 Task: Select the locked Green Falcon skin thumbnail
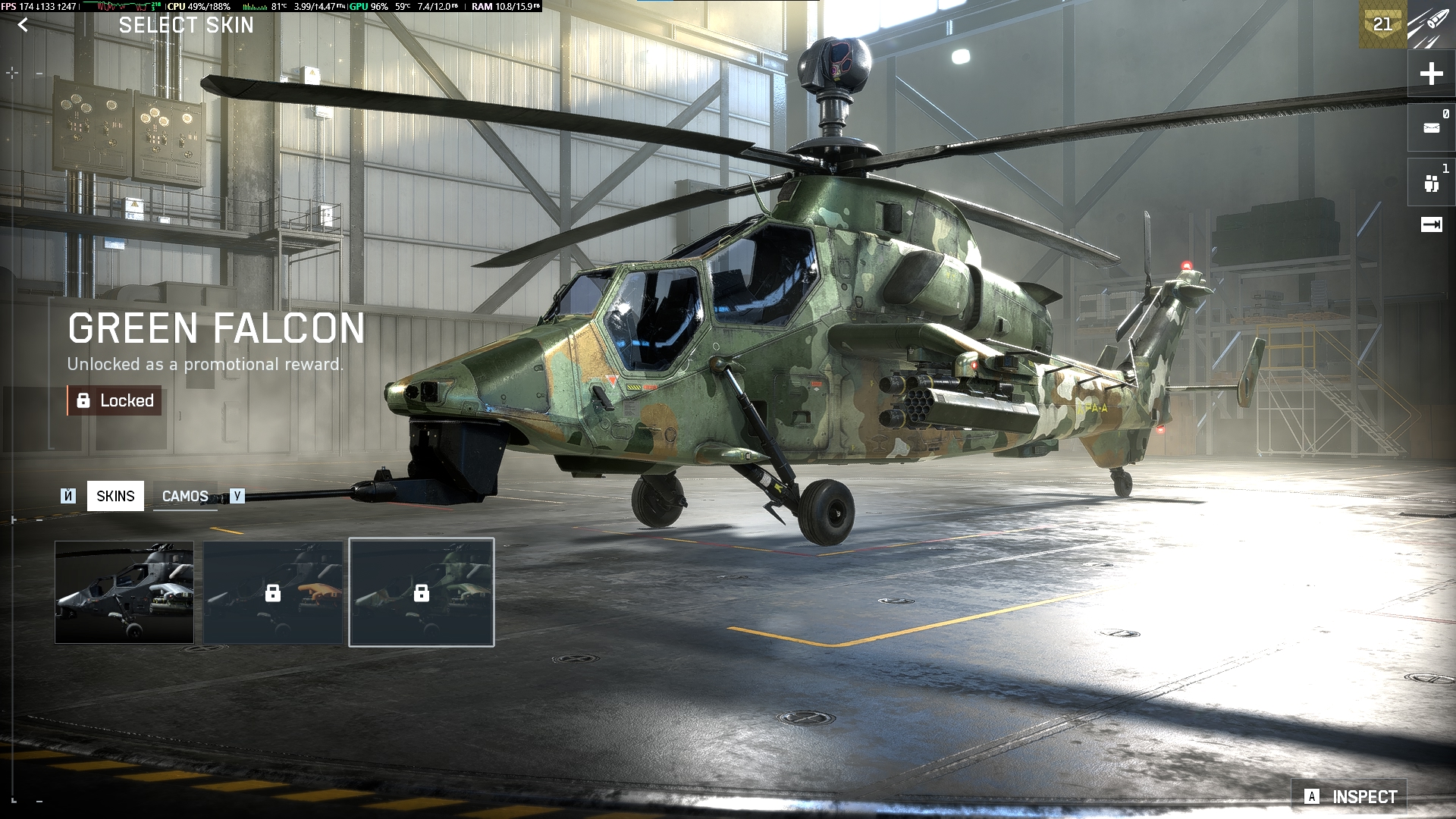tap(422, 592)
